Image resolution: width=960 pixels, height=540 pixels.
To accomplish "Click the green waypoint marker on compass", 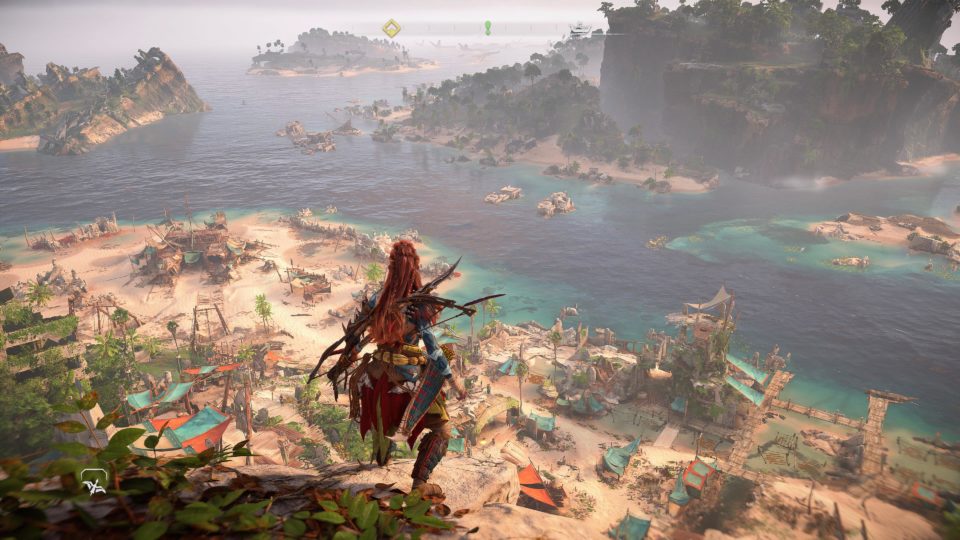I will click(x=488, y=27).
